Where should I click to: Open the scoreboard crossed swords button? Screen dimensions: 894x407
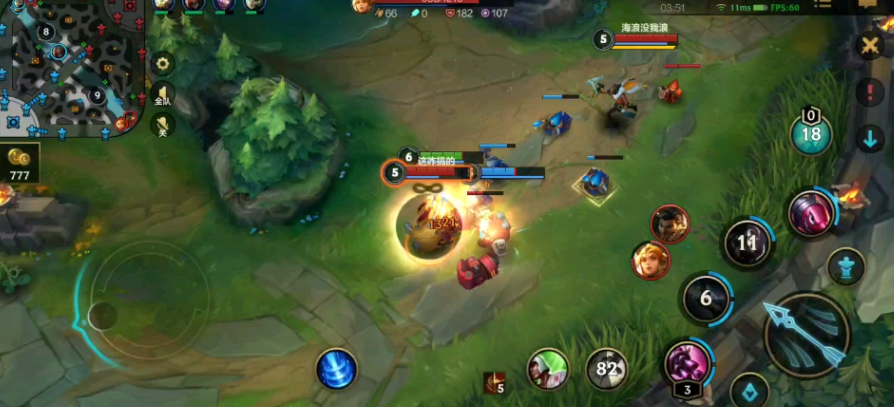(x=868, y=46)
